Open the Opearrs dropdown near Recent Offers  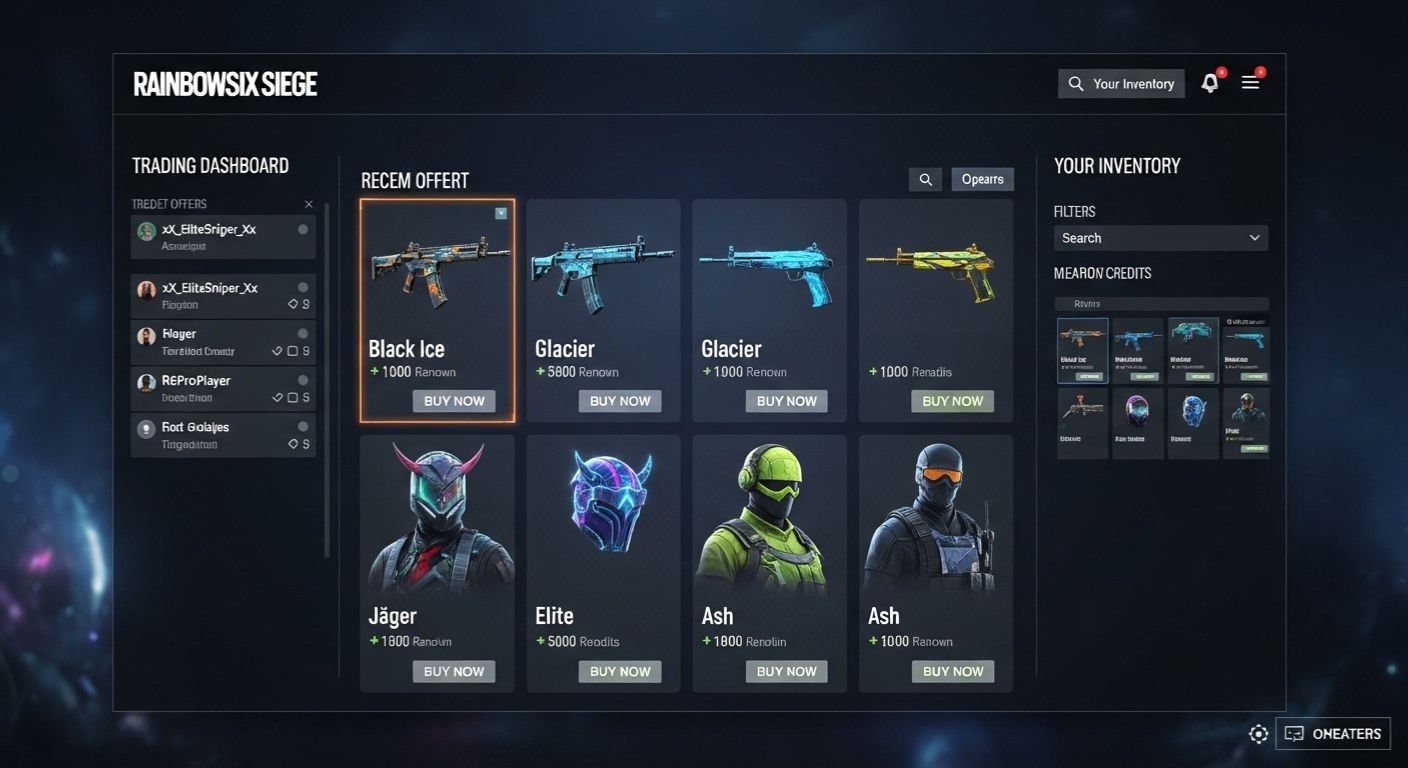point(982,179)
